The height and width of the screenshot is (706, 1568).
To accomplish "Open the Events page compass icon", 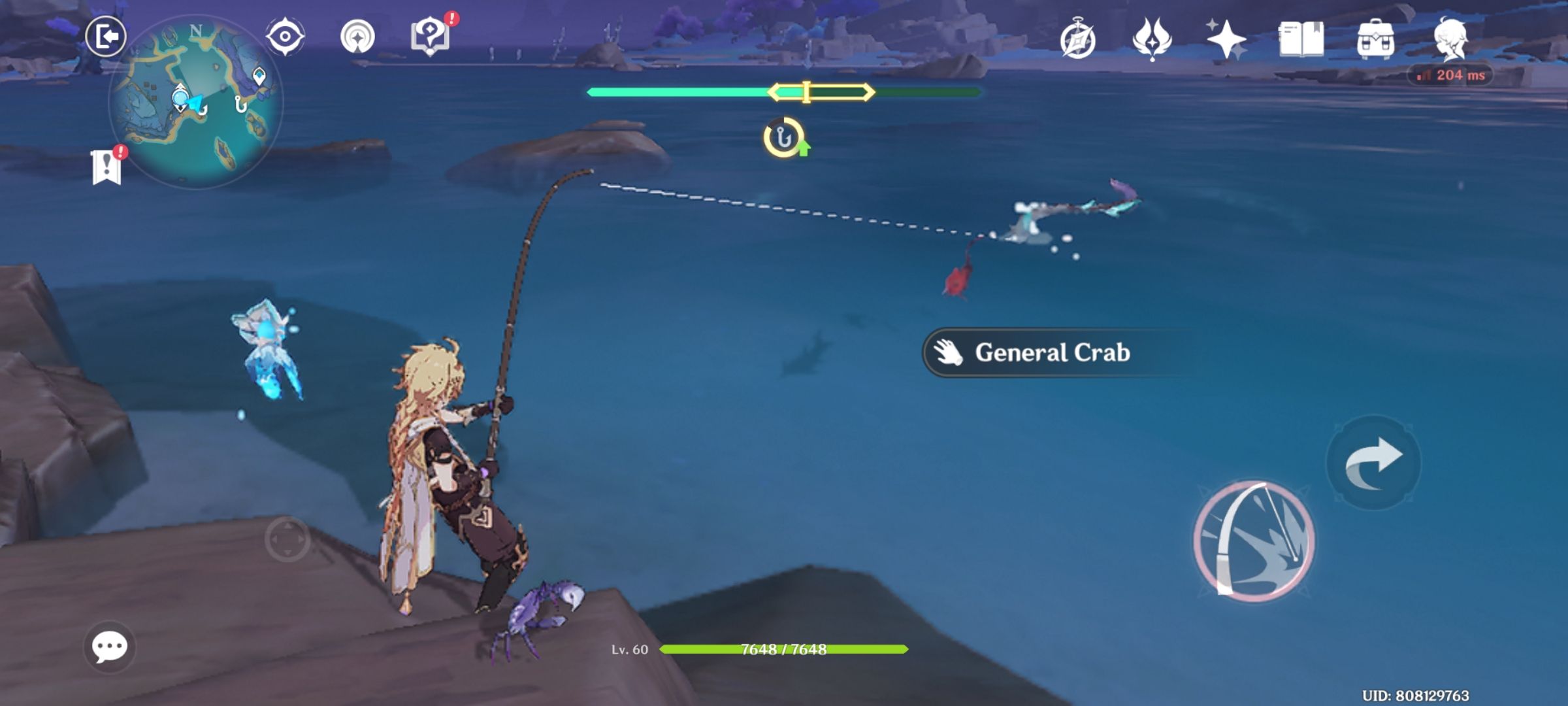I will [x=1079, y=39].
